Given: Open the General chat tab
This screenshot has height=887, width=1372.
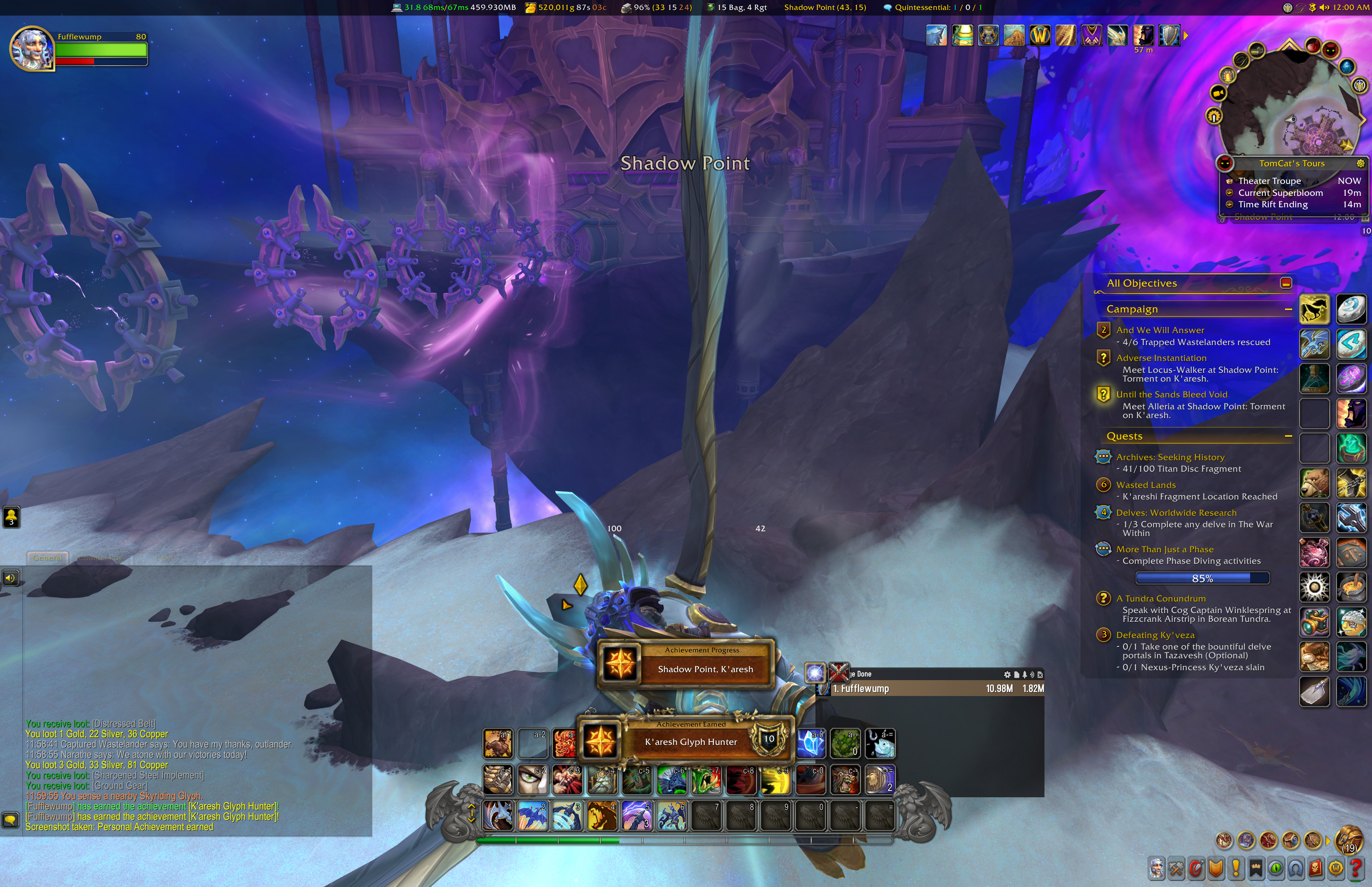Looking at the screenshot, I should coord(47,557).
